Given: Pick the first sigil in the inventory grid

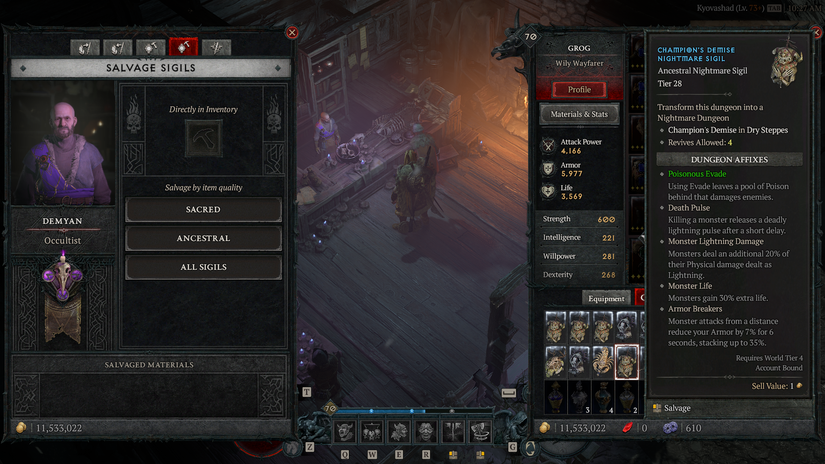Looking at the screenshot, I should pyautogui.click(x=555, y=328).
